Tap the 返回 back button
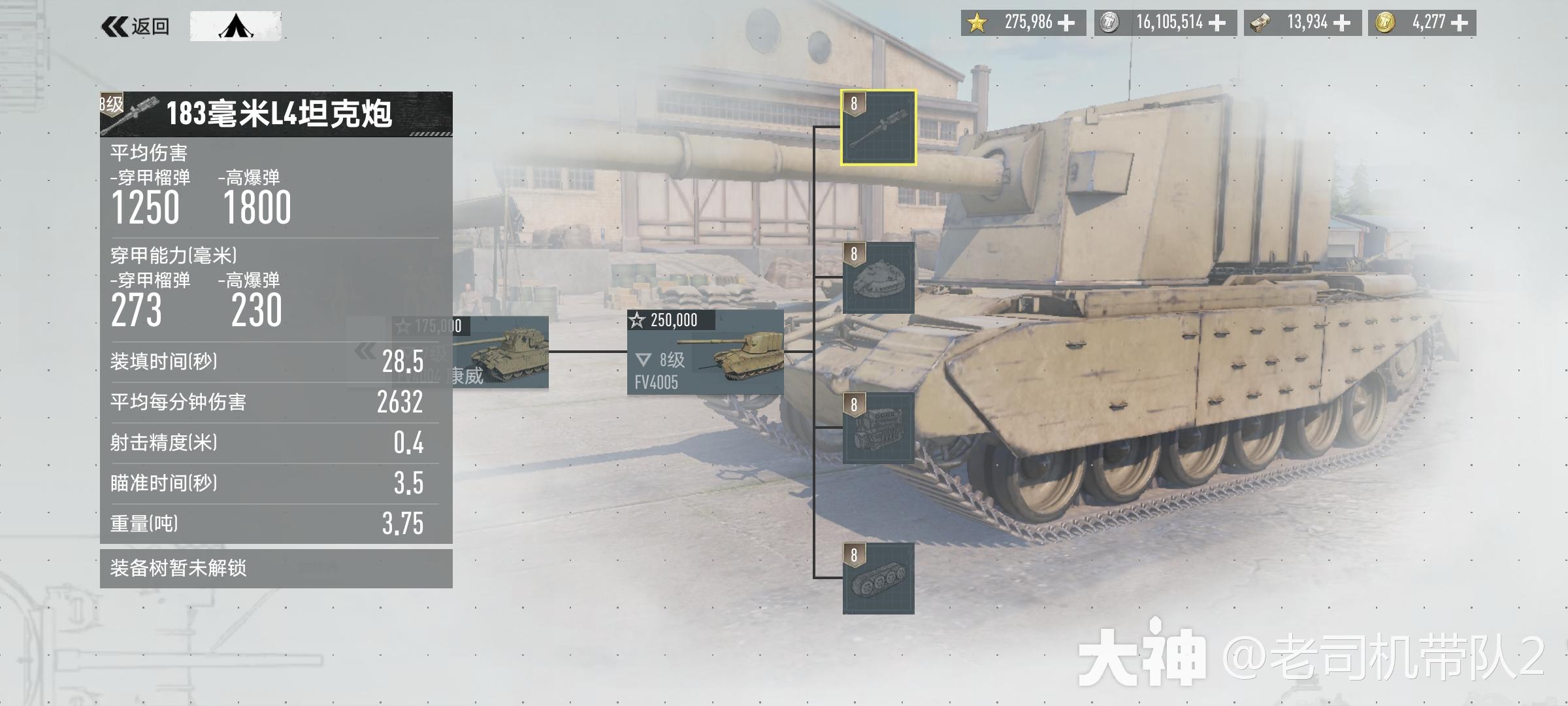 136,24
